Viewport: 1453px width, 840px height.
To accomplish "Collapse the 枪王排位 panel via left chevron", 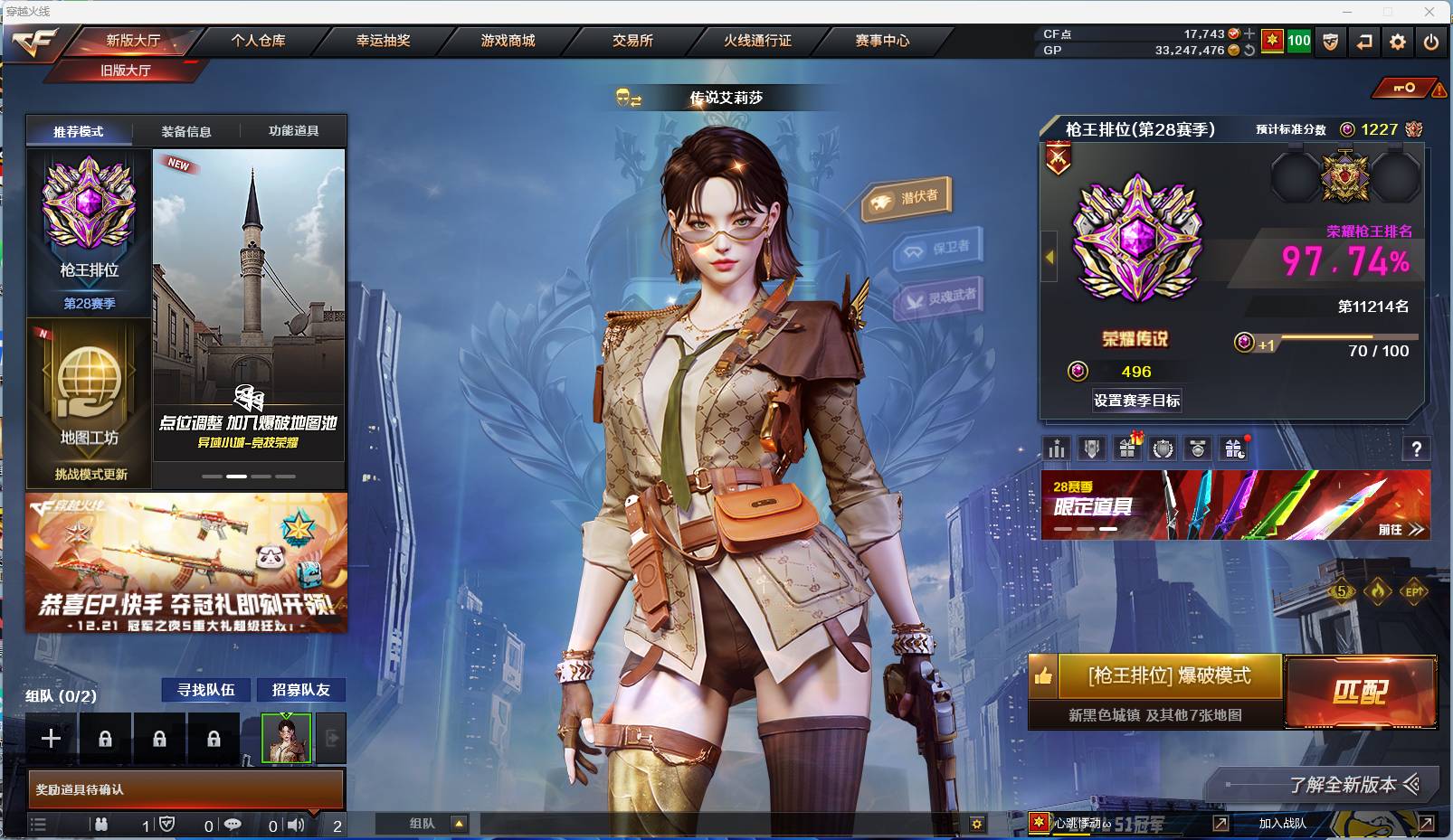I will pyautogui.click(x=1047, y=257).
